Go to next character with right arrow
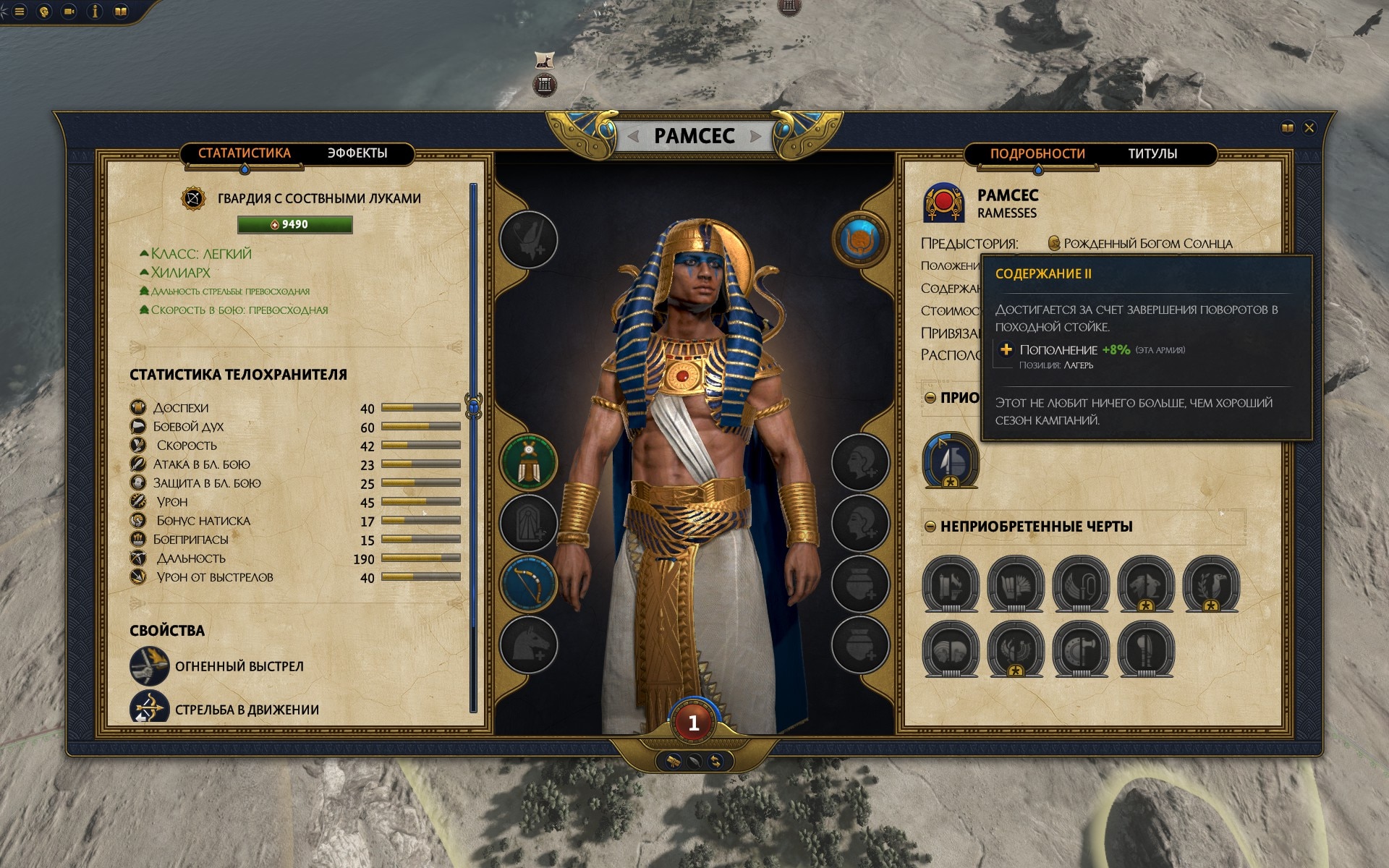 pos(755,136)
